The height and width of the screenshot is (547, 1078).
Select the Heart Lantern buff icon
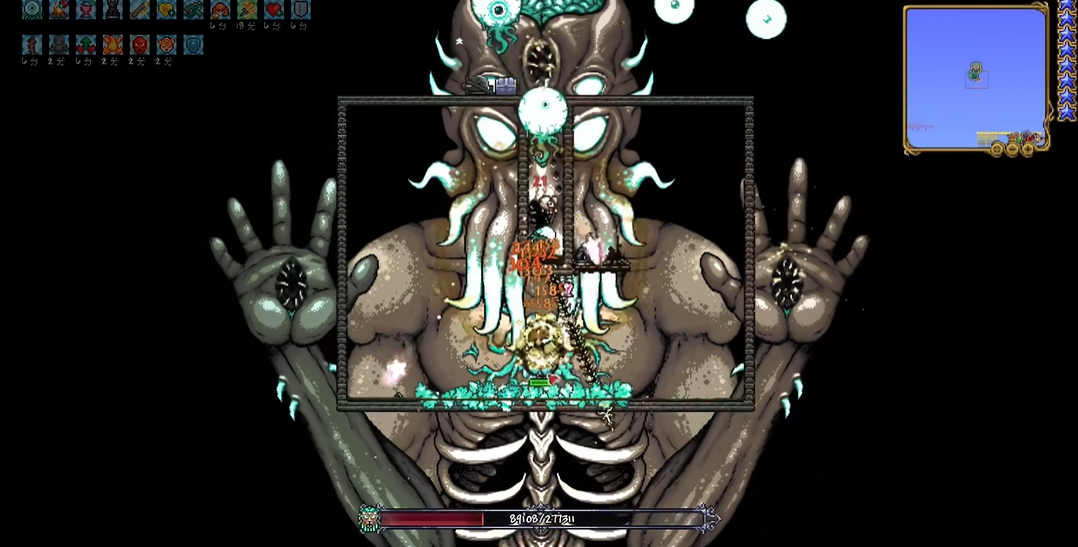tap(86, 9)
